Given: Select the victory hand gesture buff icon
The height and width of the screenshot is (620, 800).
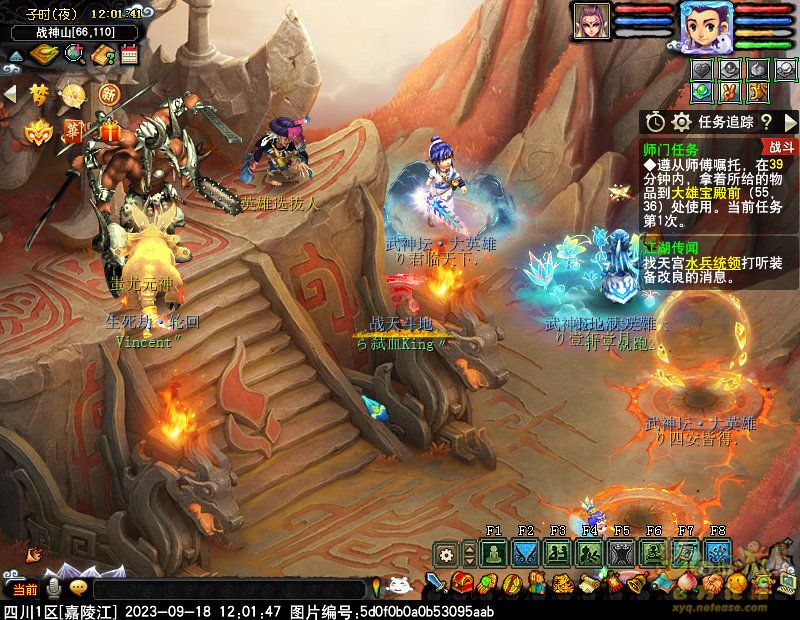Looking at the screenshot, I should (x=732, y=92).
